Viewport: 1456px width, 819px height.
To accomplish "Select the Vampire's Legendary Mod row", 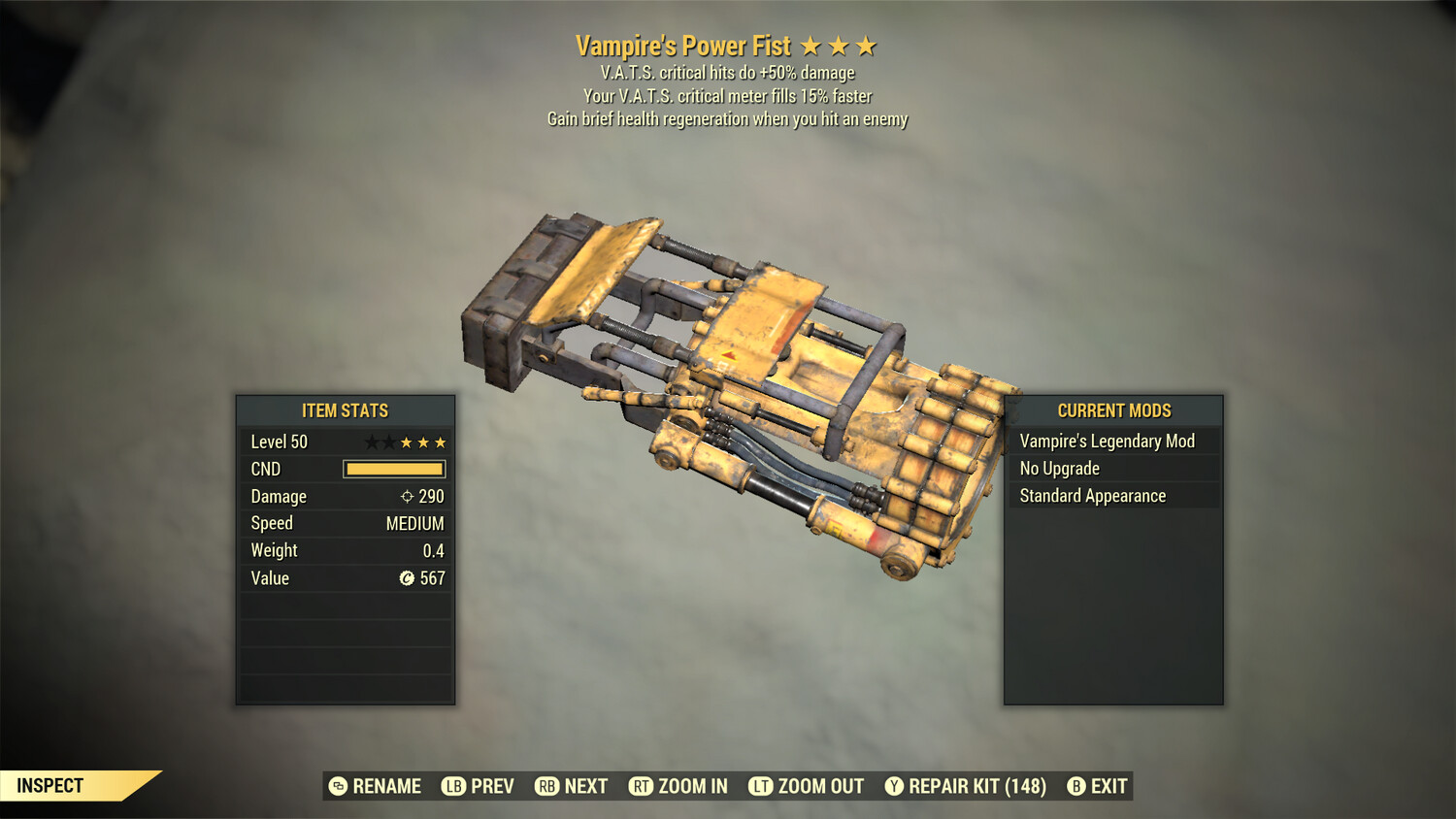I will tap(1112, 442).
